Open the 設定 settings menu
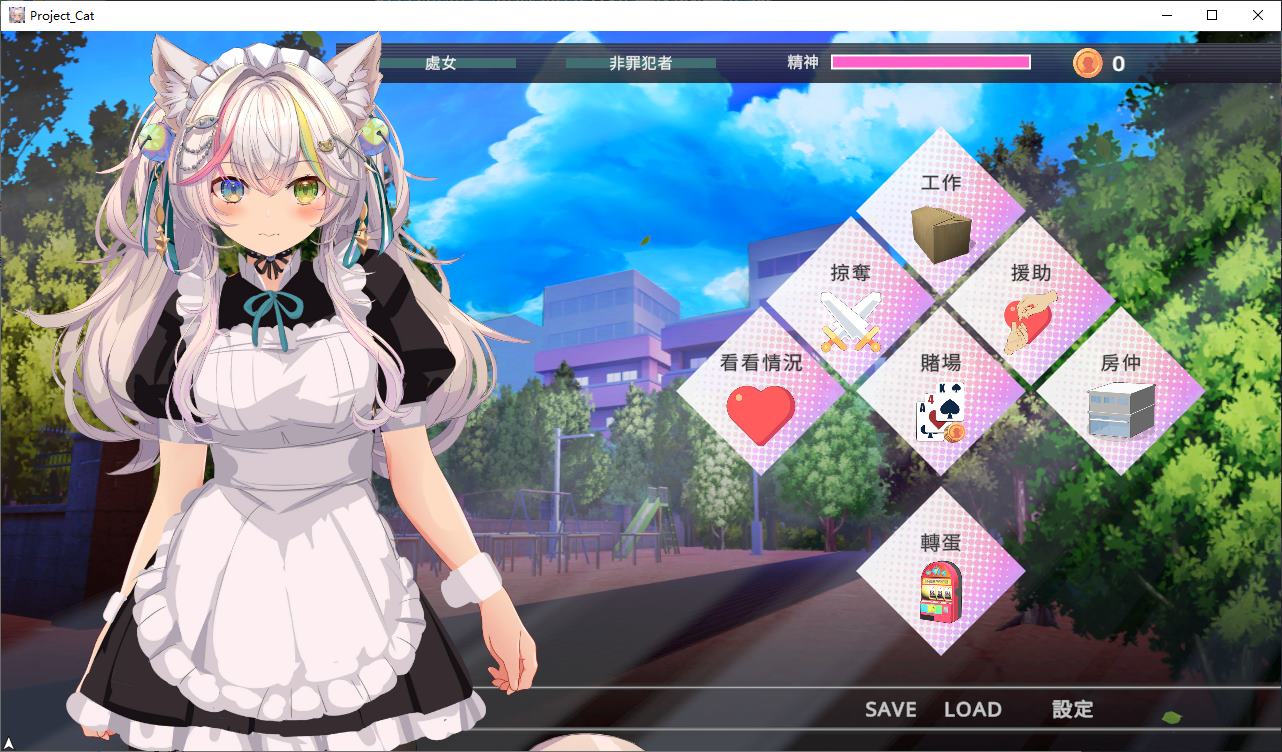Viewport: 1282px width, 752px height. (1072, 709)
